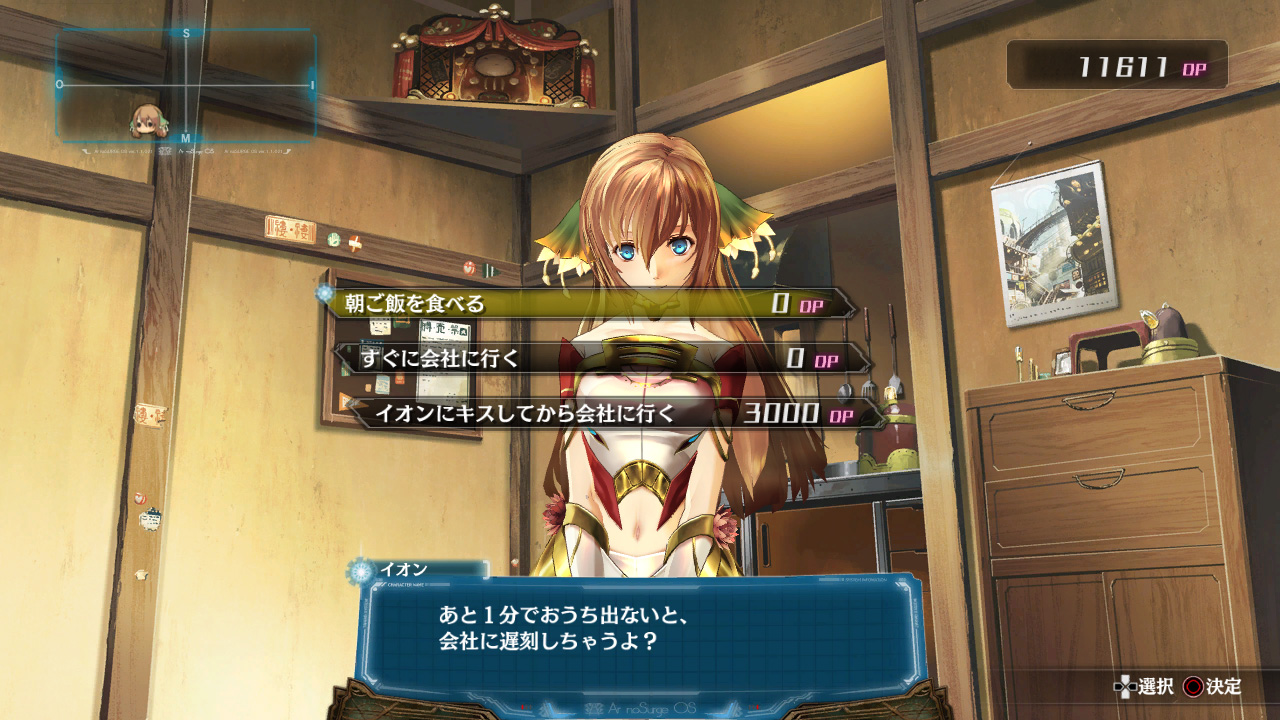Choose the 朝ご飯を食べる dialogue option
The image size is (1280, 720).
[x=590, y=304]
